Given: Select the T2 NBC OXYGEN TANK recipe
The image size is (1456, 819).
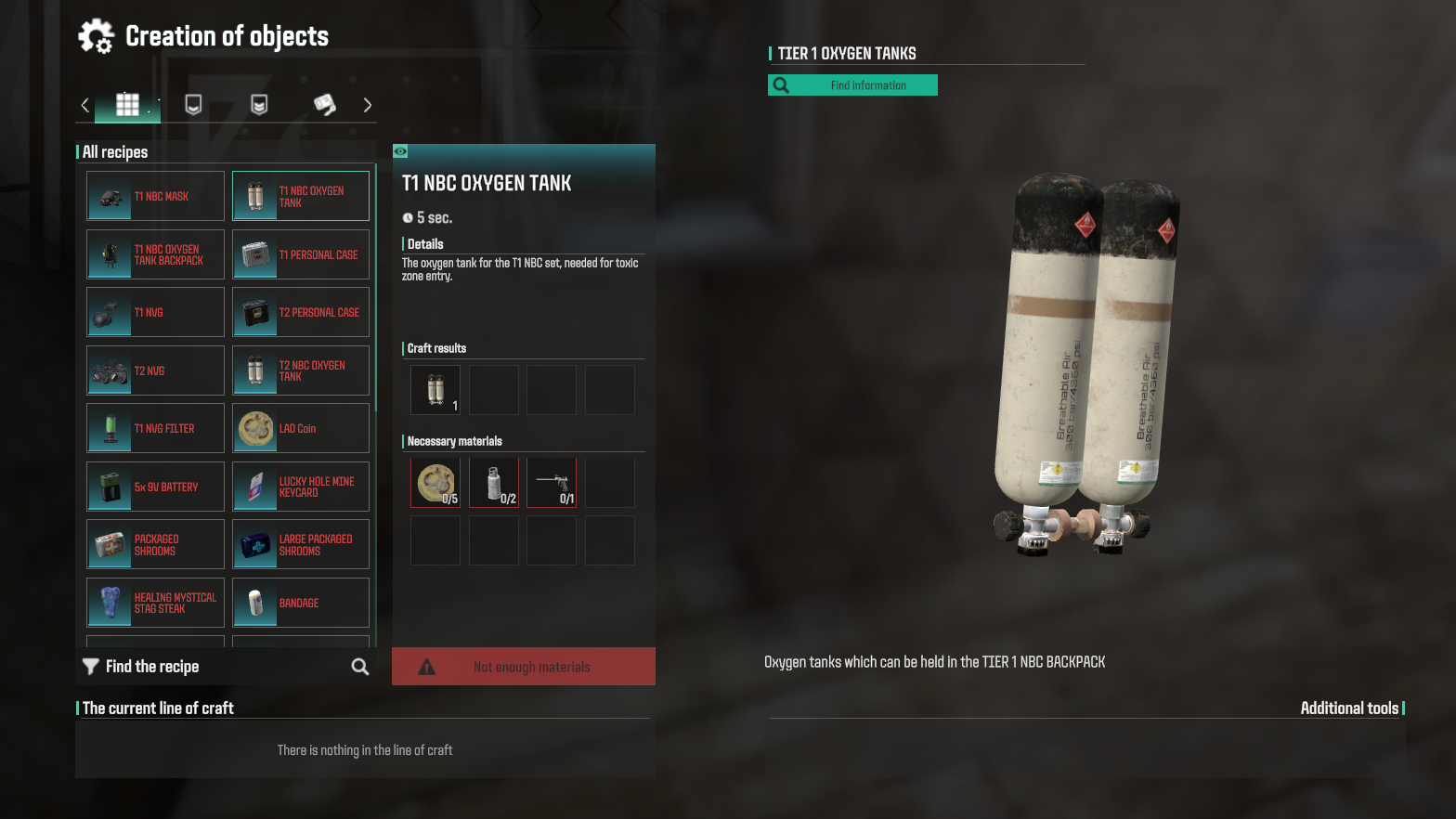Looking at the screenshot, I should (x=301, y=370).
